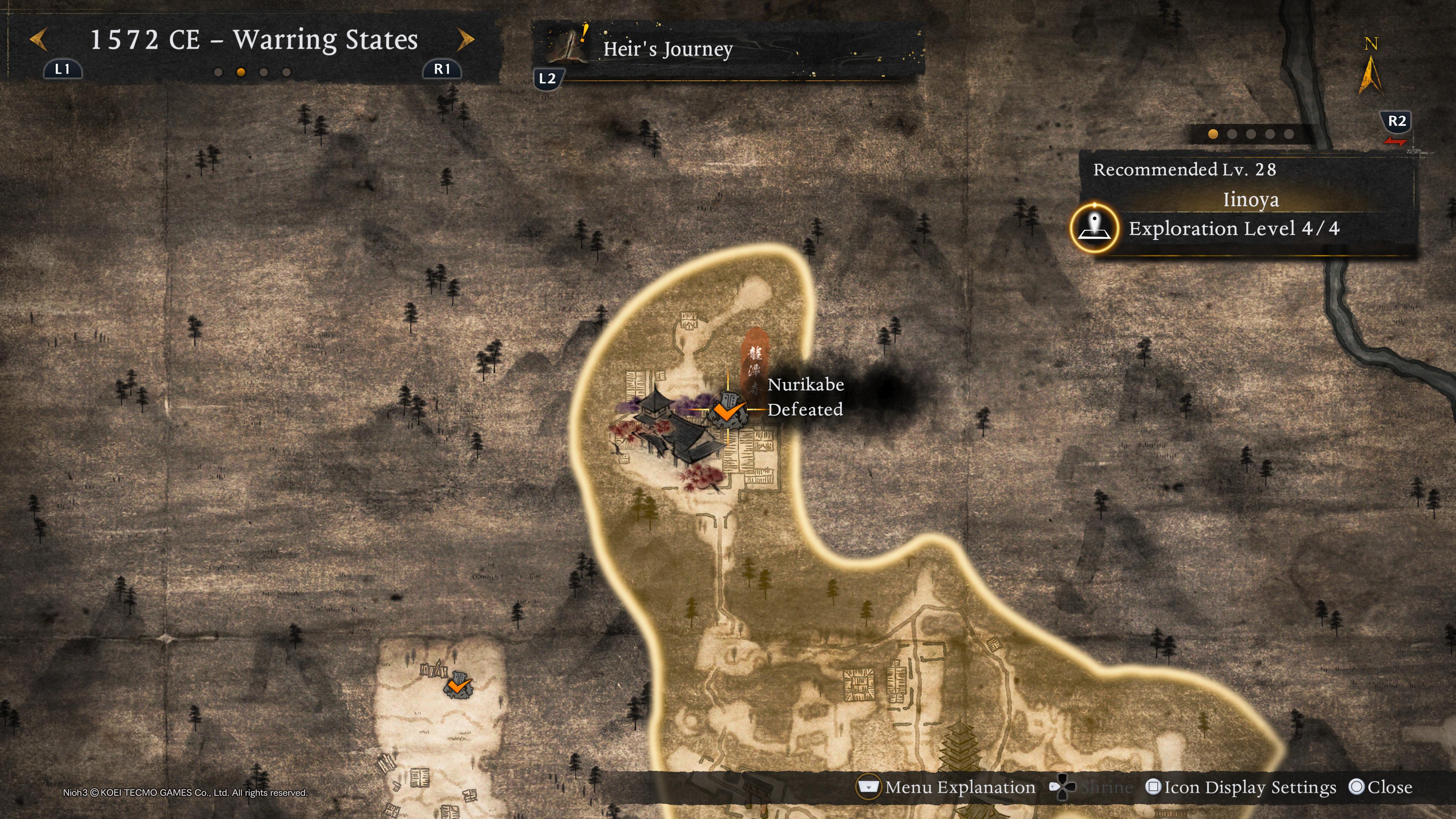Select the checked Nurikabe marker on the pale map area

coord(458,685)
